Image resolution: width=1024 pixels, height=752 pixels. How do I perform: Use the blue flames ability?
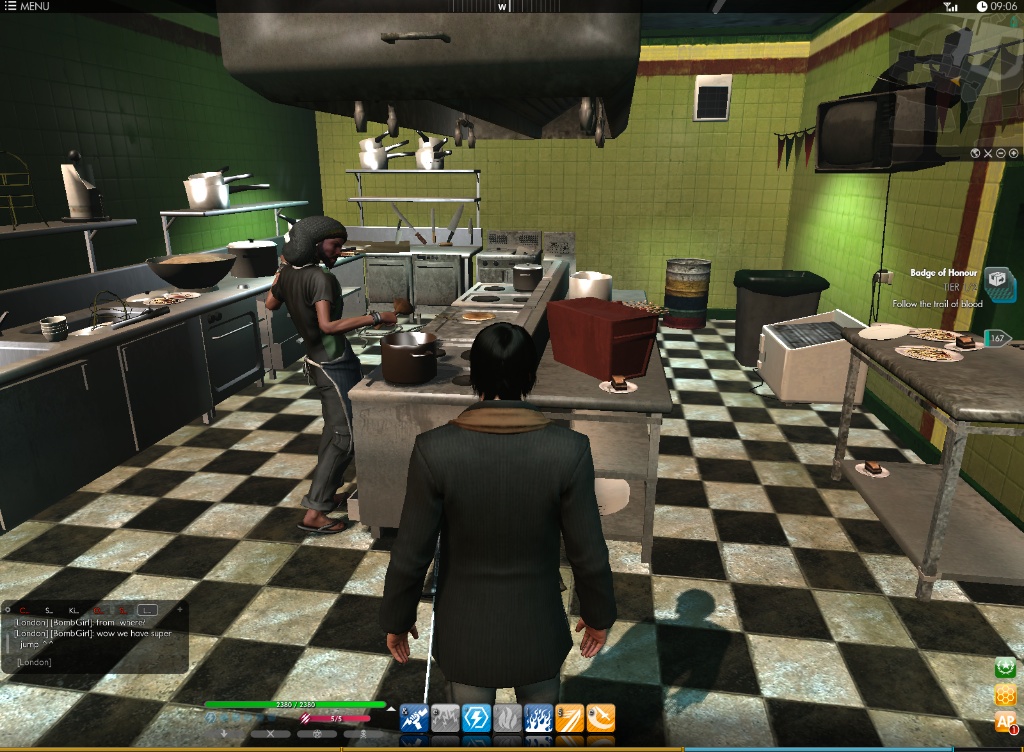pos(538,717)
